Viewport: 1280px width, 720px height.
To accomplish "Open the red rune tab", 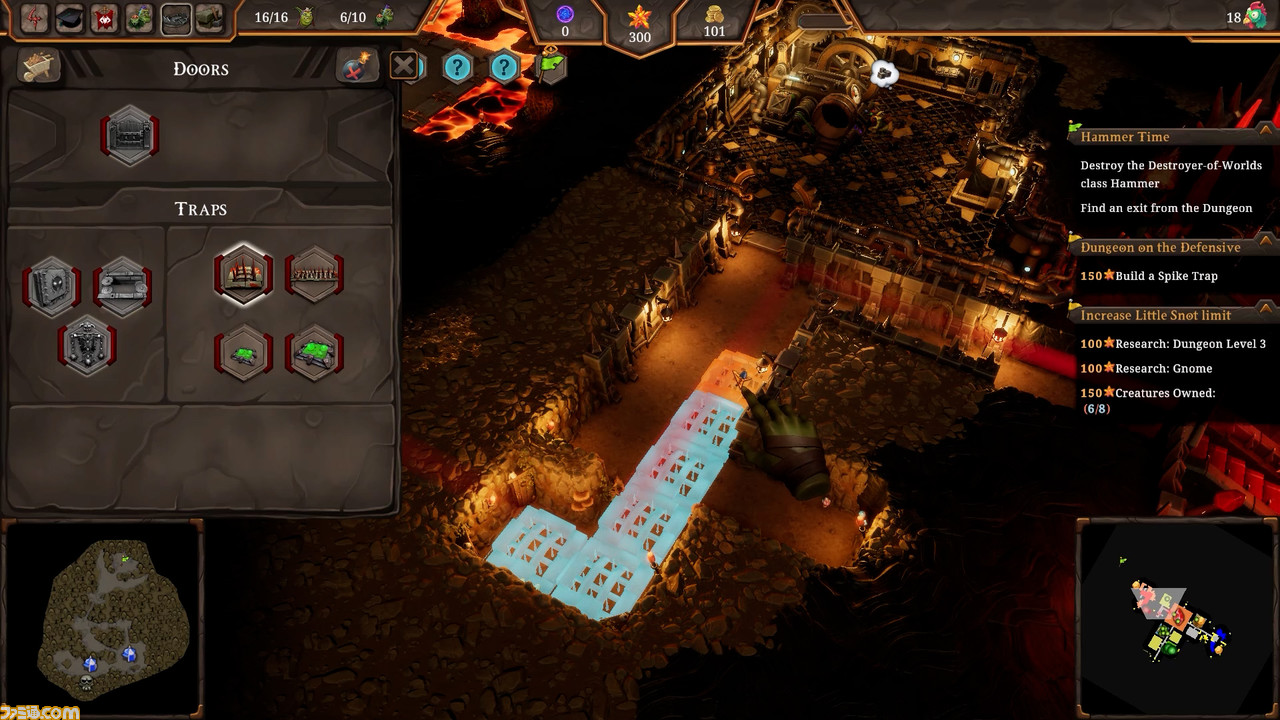I will tap(35, 18).
